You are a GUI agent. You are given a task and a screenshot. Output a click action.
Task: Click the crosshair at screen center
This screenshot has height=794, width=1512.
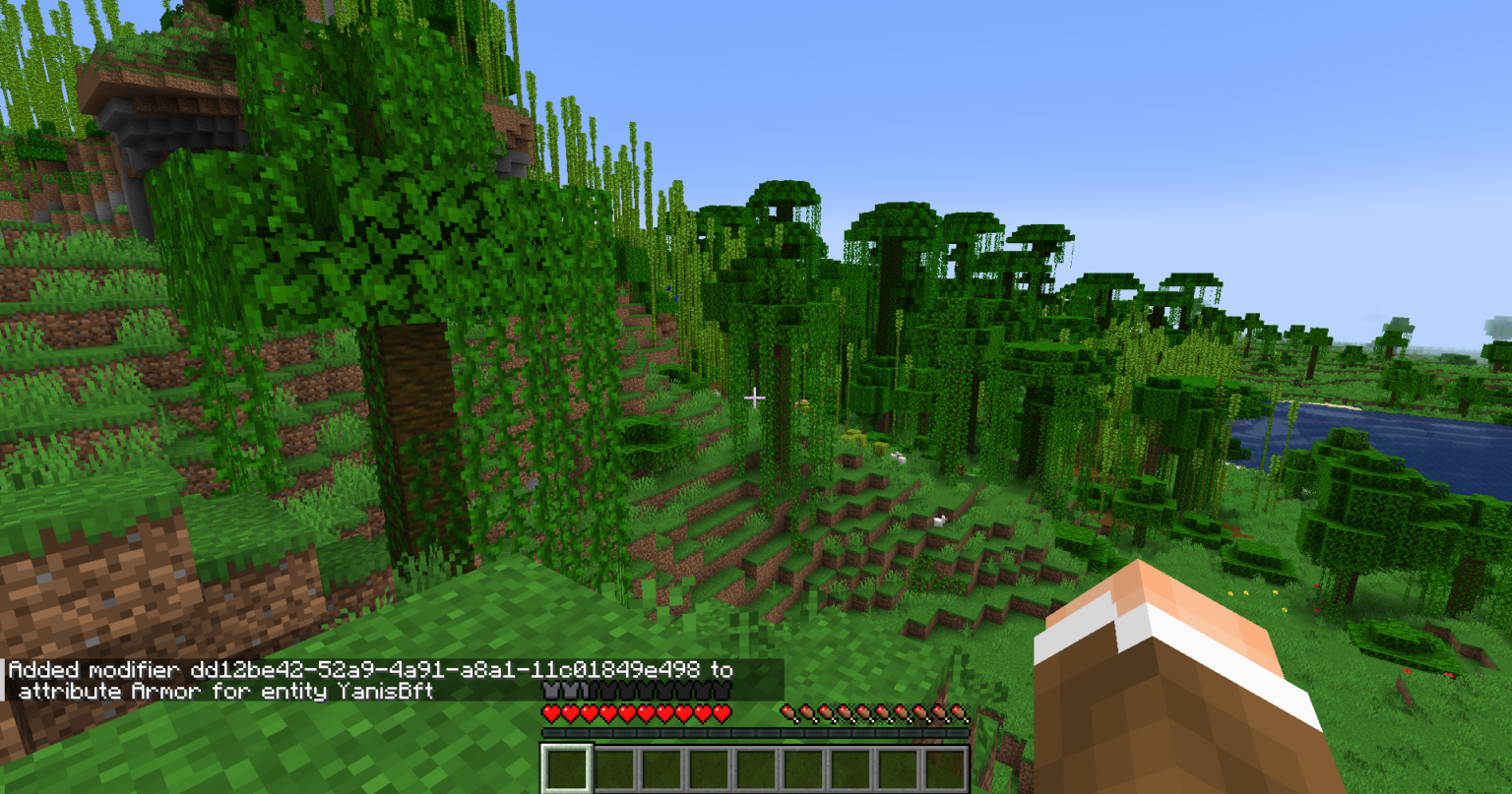[756, 397]
